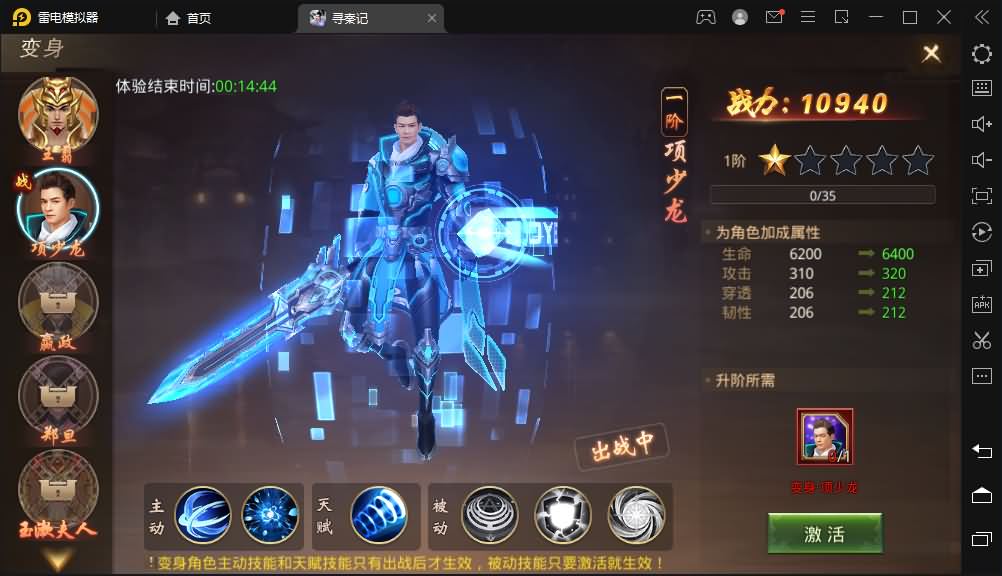View the passive spinning wheel skill icon

click(x=636, y=514)
